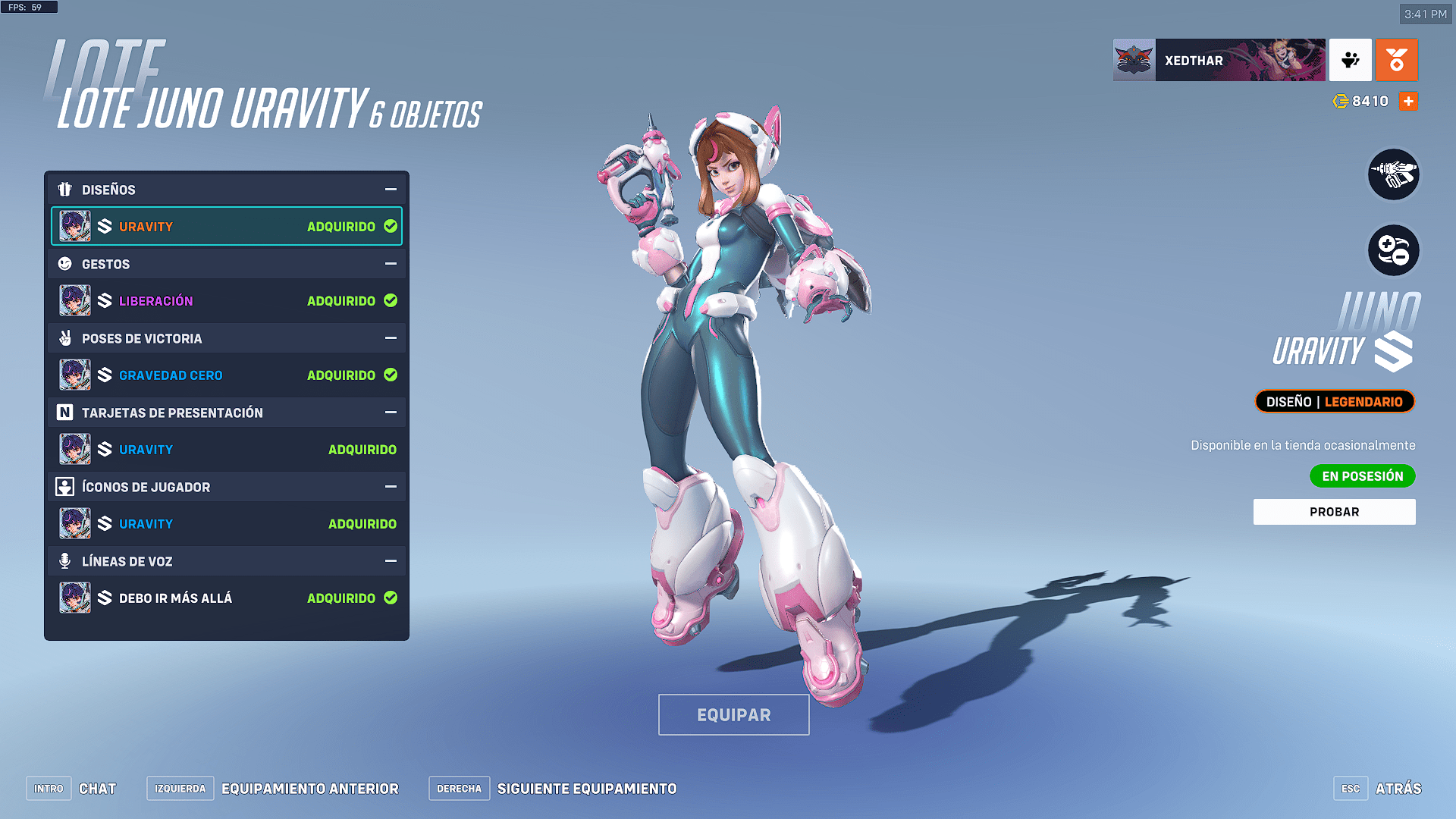
Task: Collapse the Líneas de Voz section
Action: [391, 561]
